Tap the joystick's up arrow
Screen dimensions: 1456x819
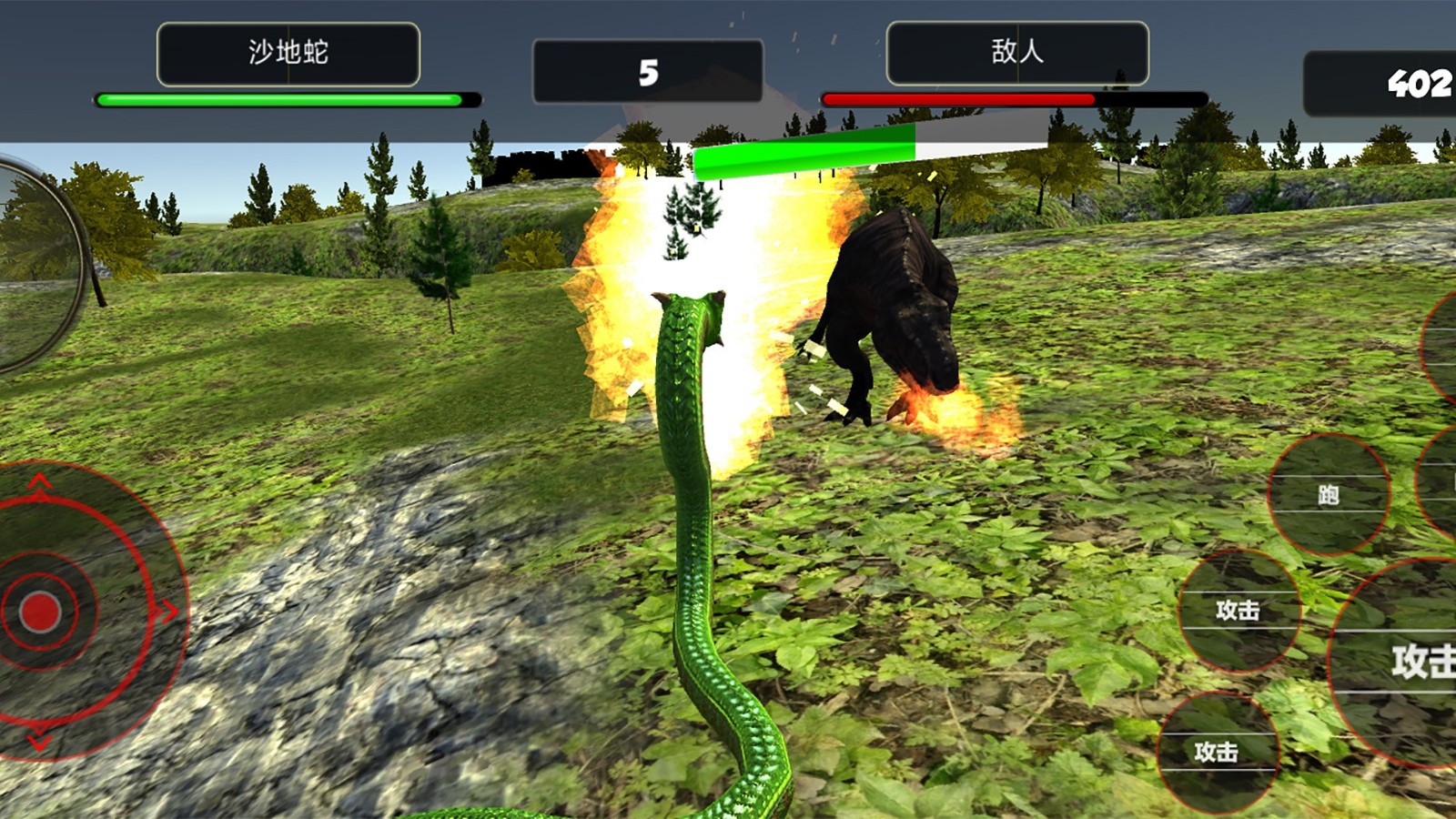pos(38,481)
